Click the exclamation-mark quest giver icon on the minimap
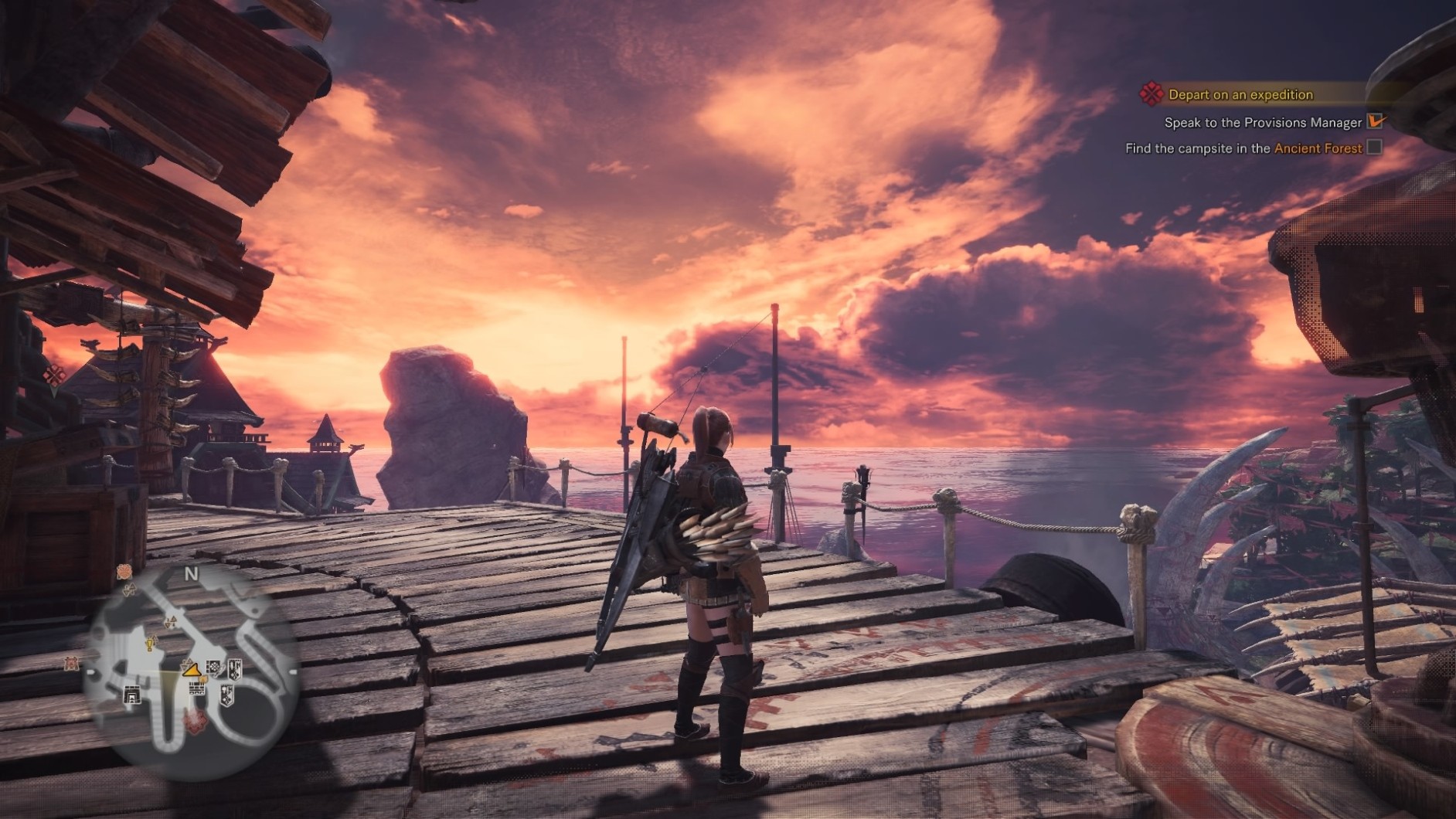 click(149, 643)
